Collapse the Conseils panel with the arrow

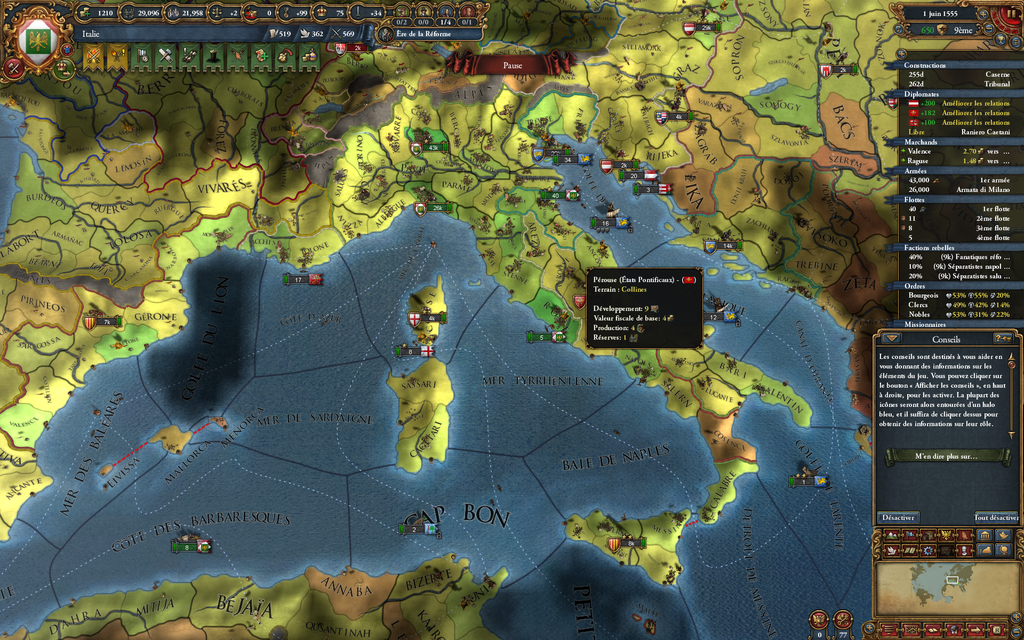coord(891,338)
